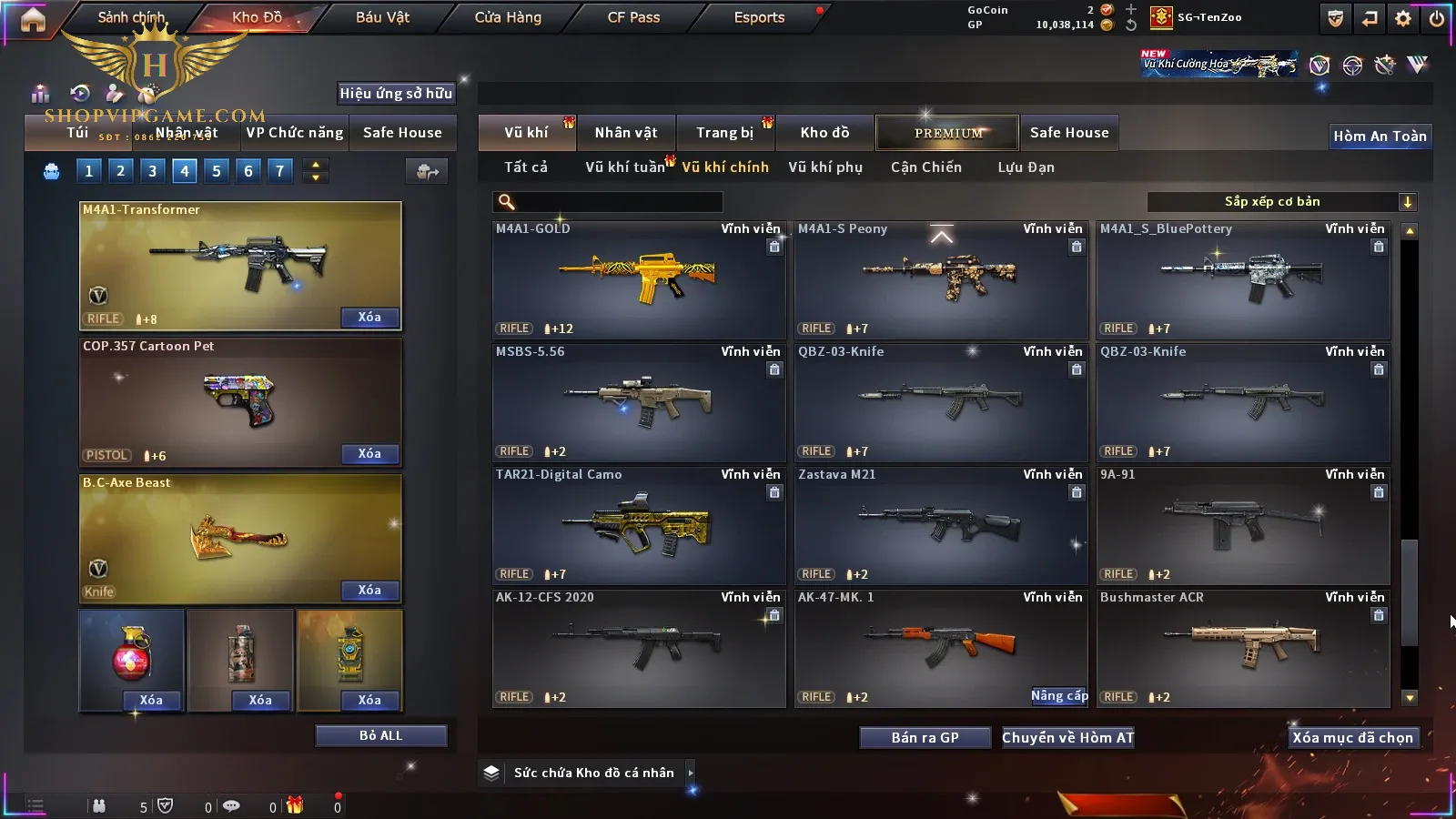Screen dimensions: 1456x819
Task: Show the Vũ khí phụ category
Action: 824,167
